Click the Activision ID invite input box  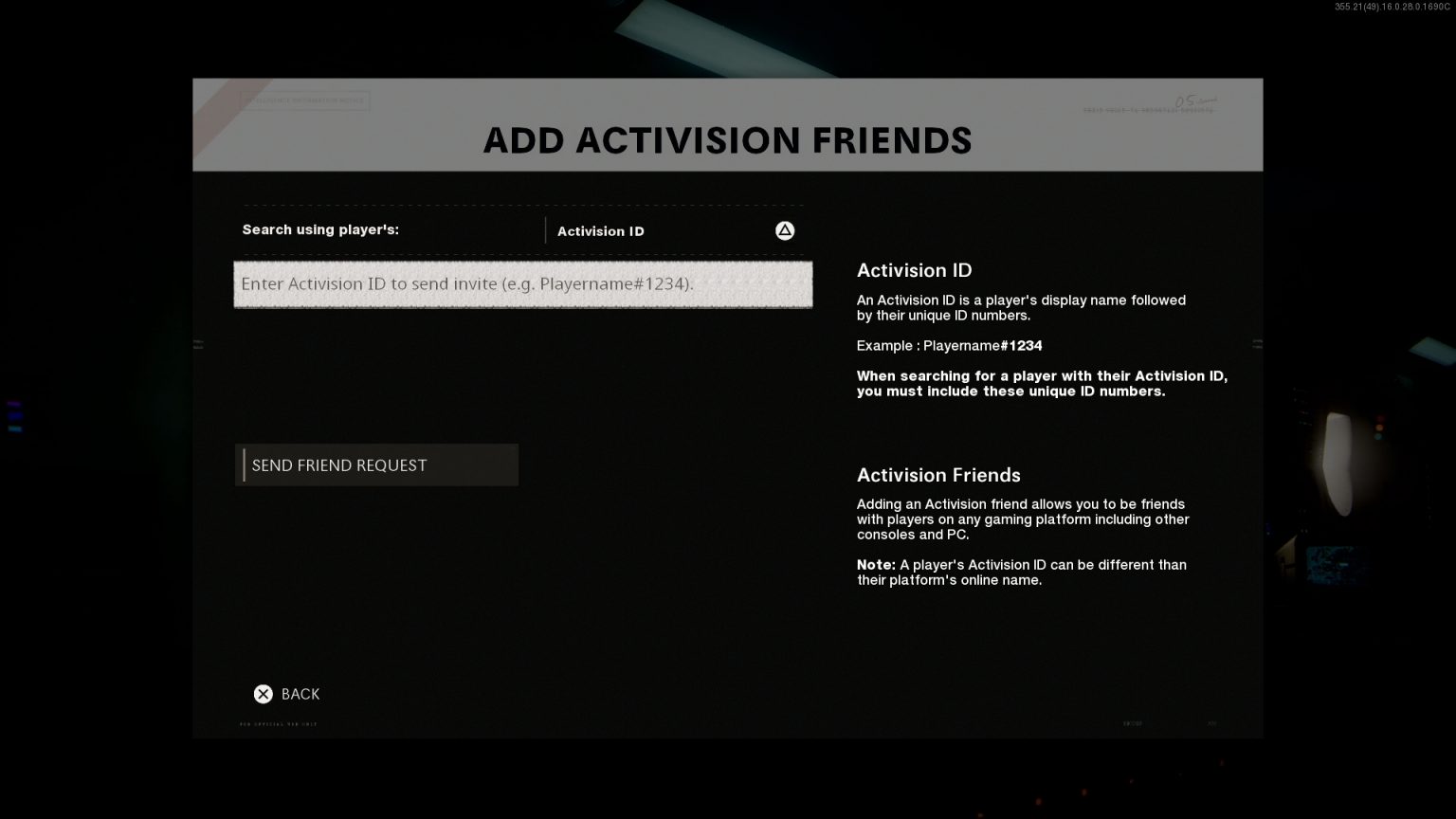click(522, 284)
